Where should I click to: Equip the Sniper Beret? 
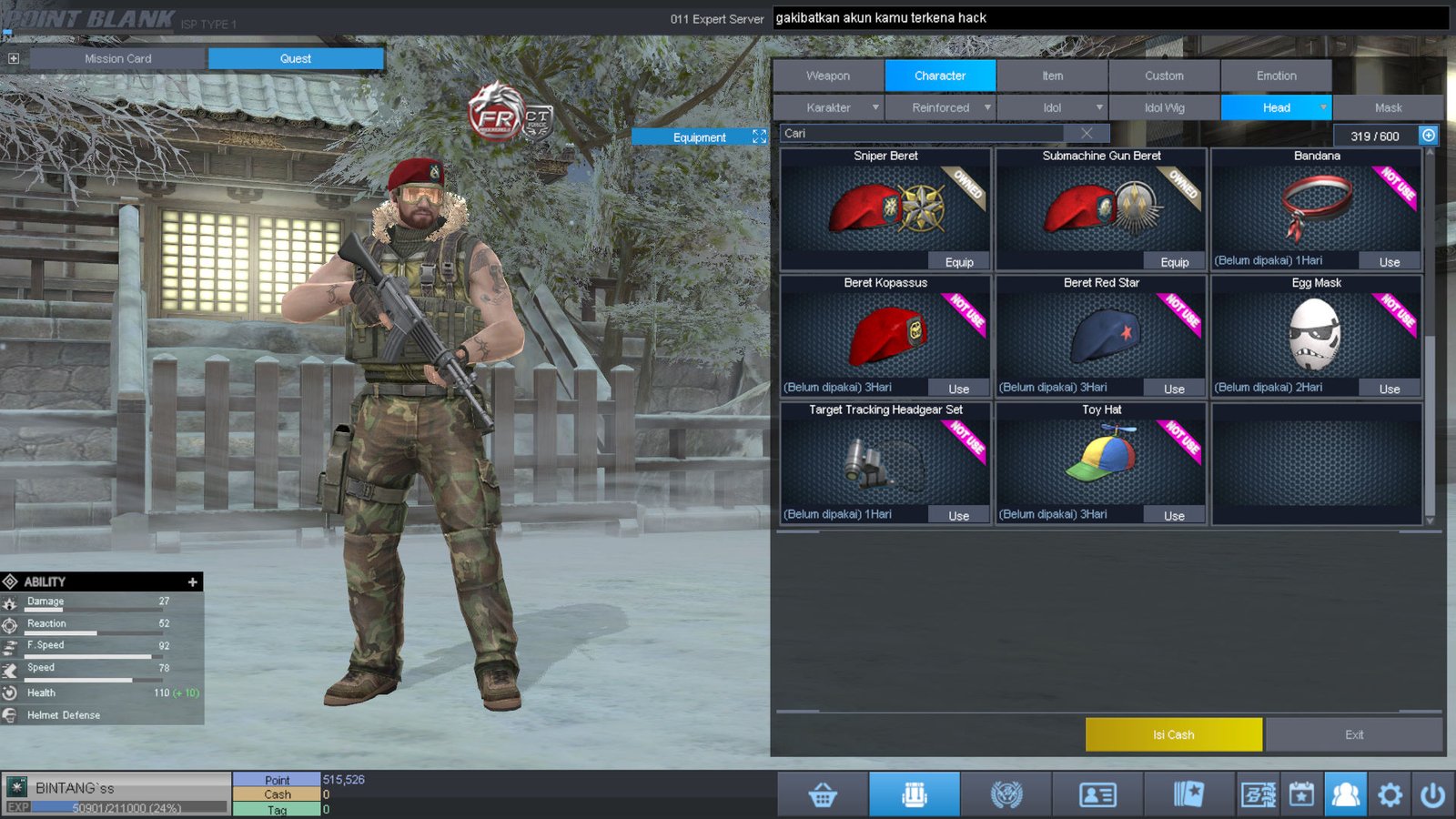pos(958,262)
